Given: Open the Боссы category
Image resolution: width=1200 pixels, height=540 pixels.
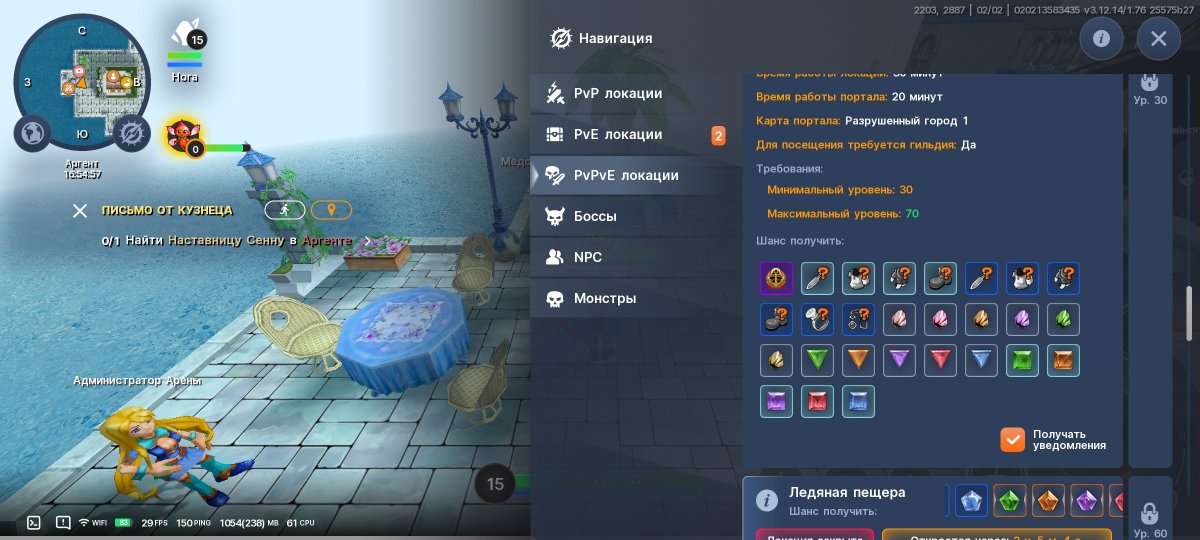Looking at the screenshot, I should 594,216.
